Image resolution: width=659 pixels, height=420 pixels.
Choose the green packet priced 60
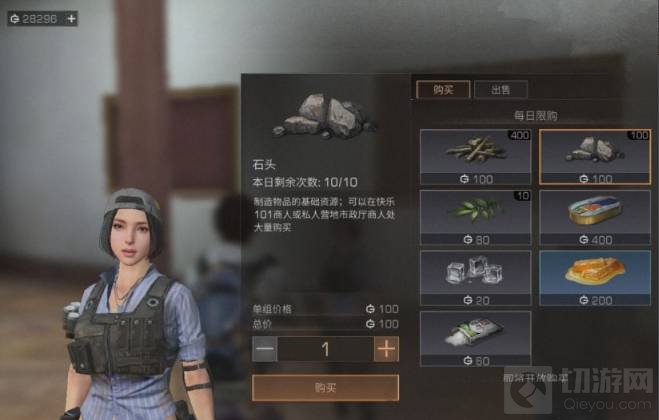475,338
